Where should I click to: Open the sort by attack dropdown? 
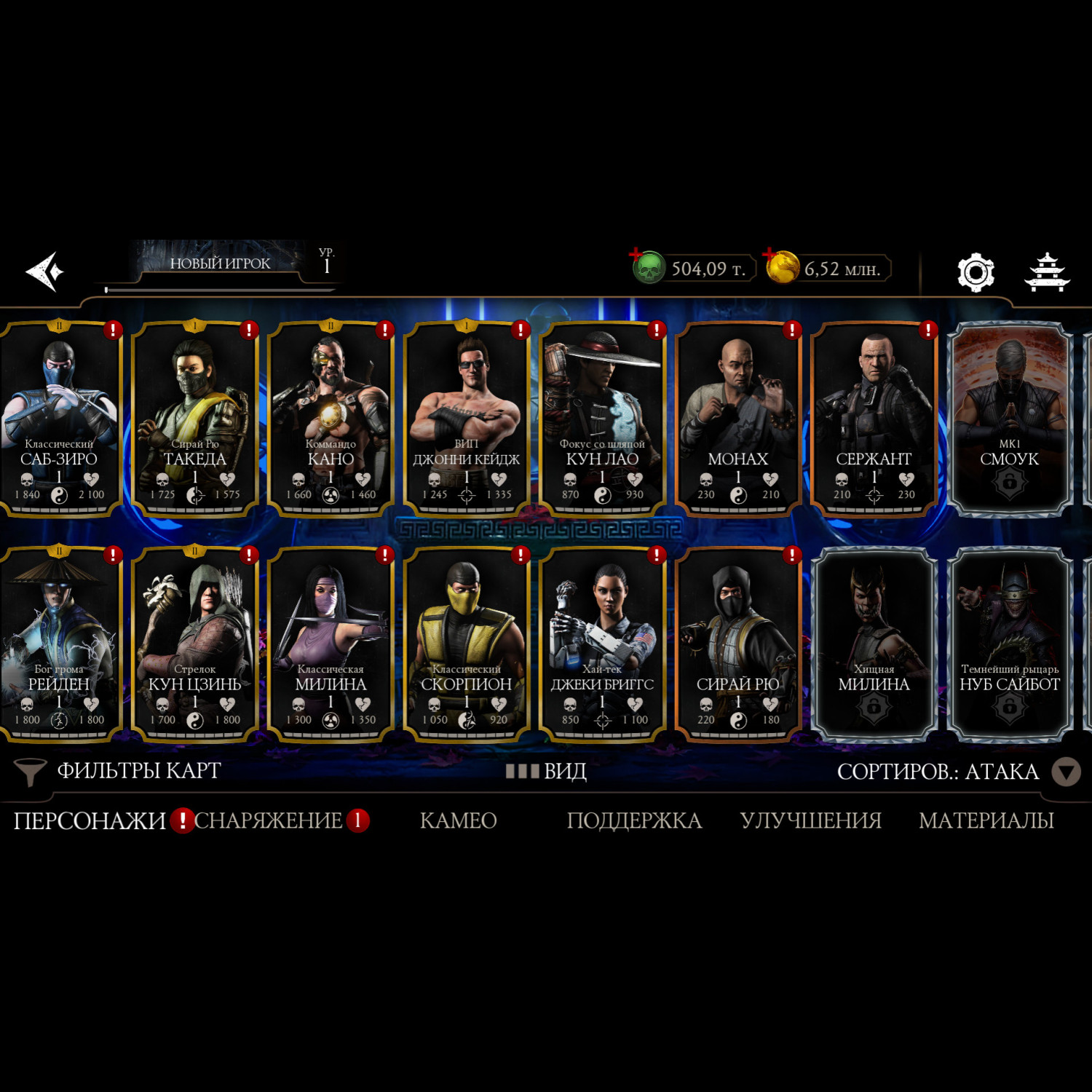pyautogui.click(x=1066, y=772)
